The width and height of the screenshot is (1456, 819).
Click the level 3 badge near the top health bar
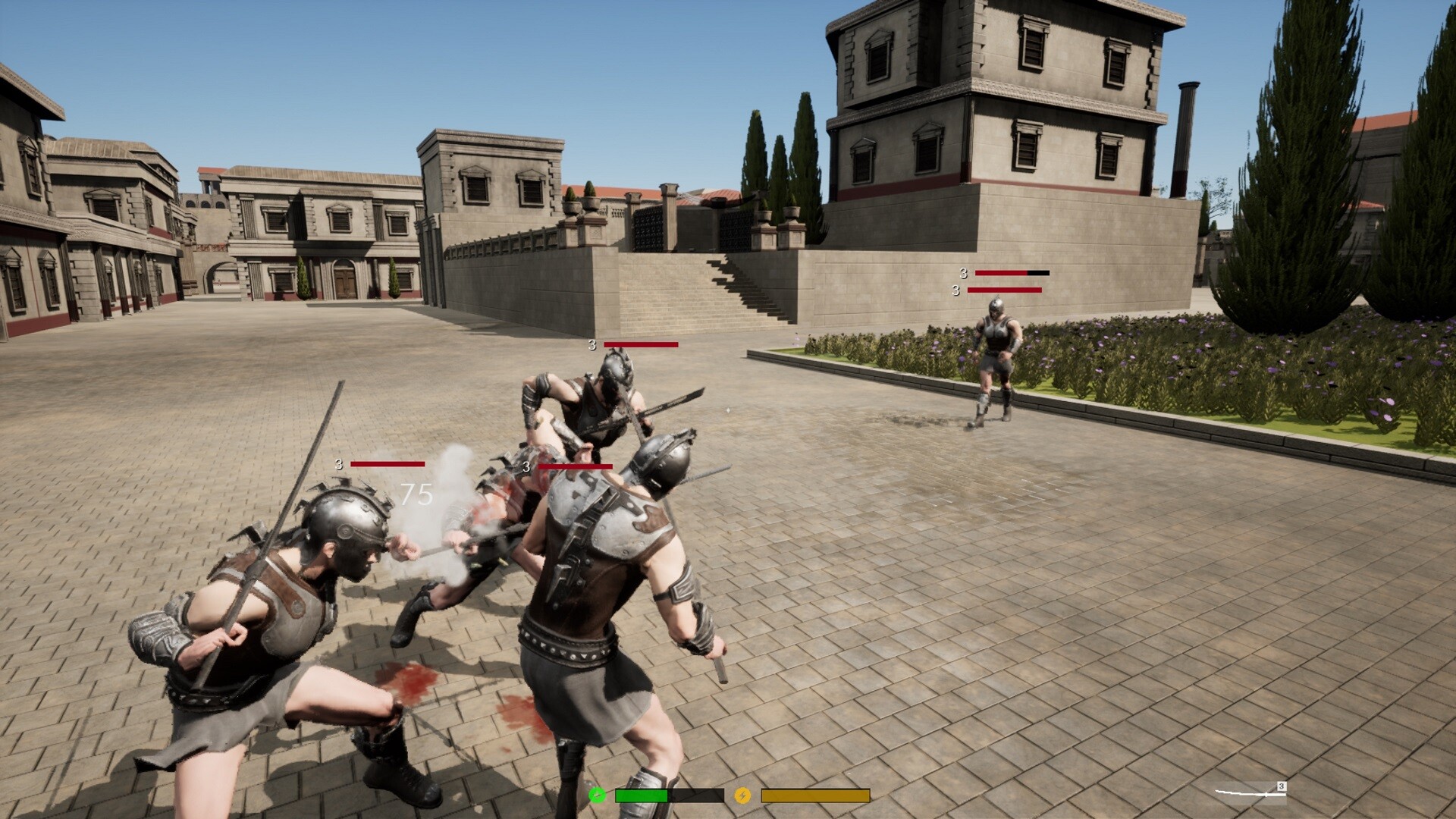963,273
